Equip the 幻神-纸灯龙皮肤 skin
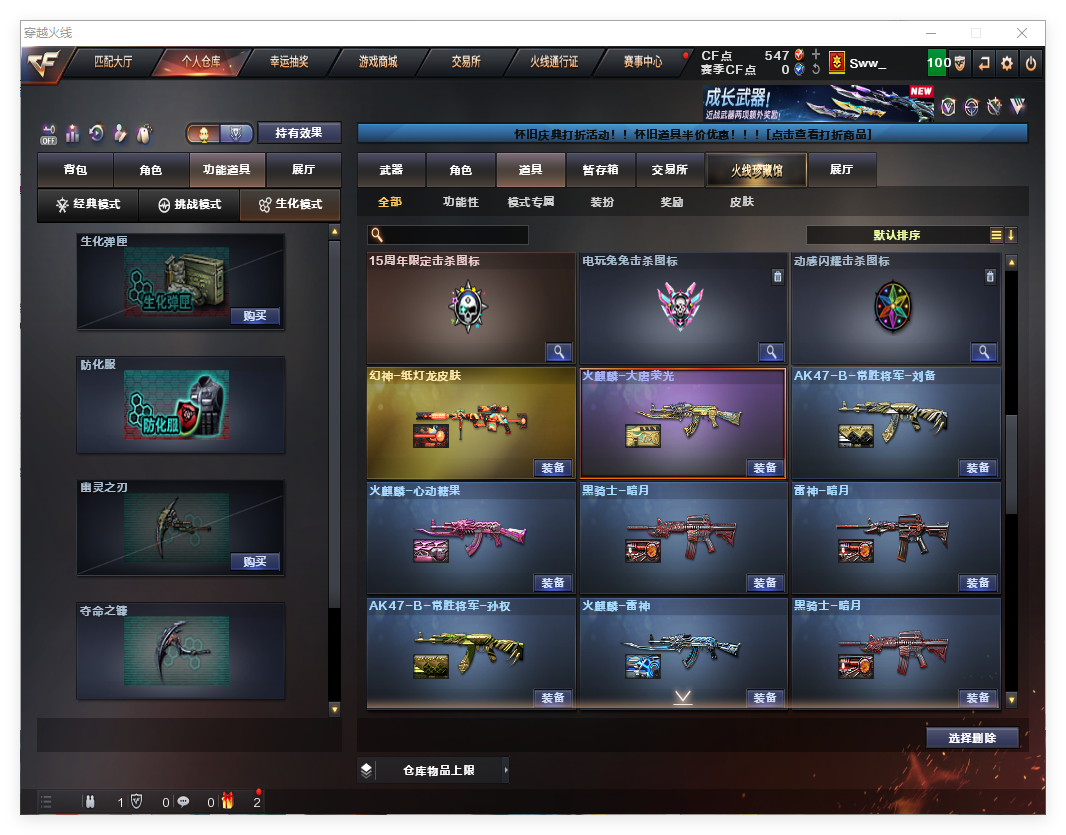 [x=553, y=468]
